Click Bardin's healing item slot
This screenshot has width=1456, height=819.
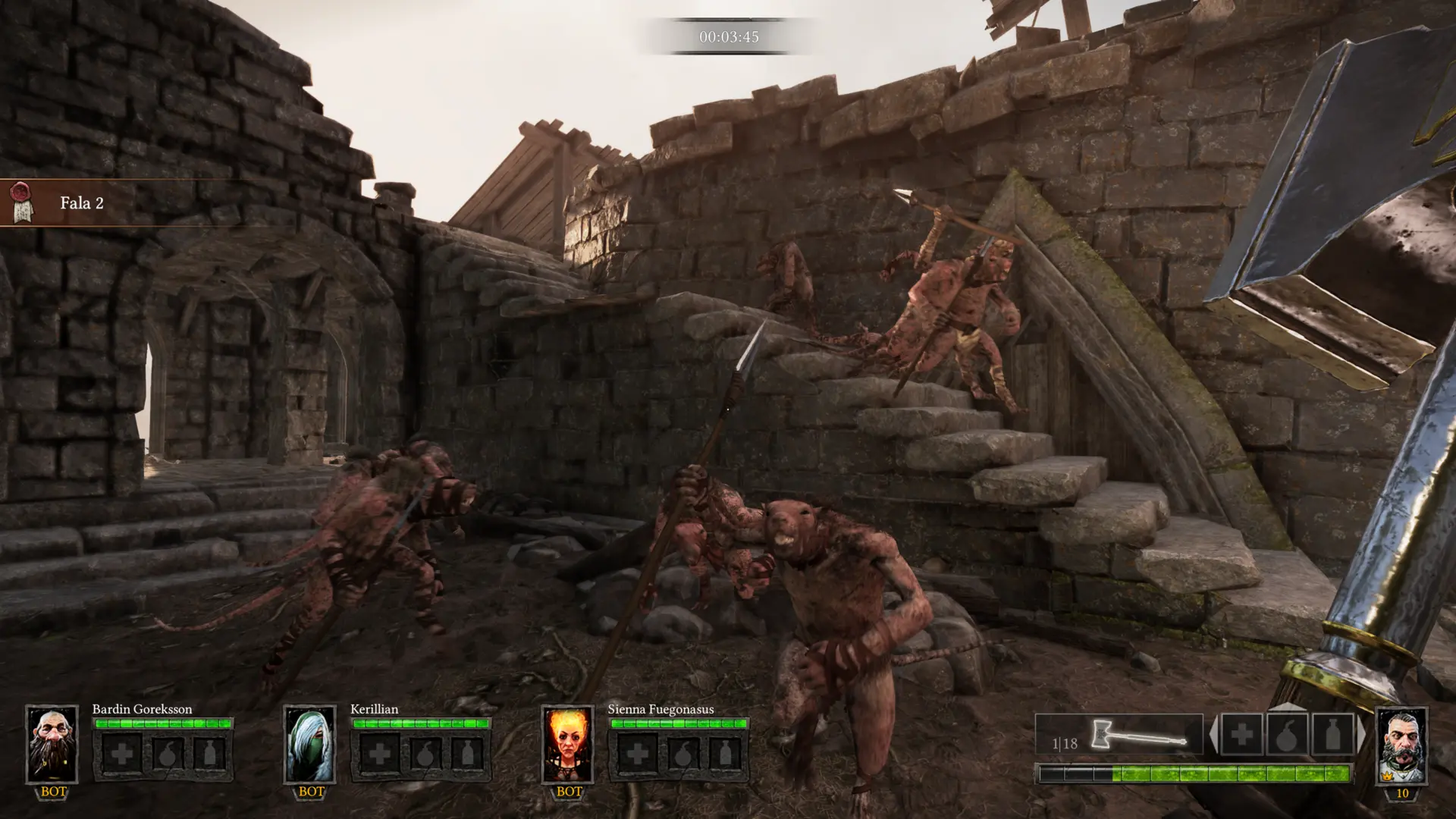coord(121,754)
